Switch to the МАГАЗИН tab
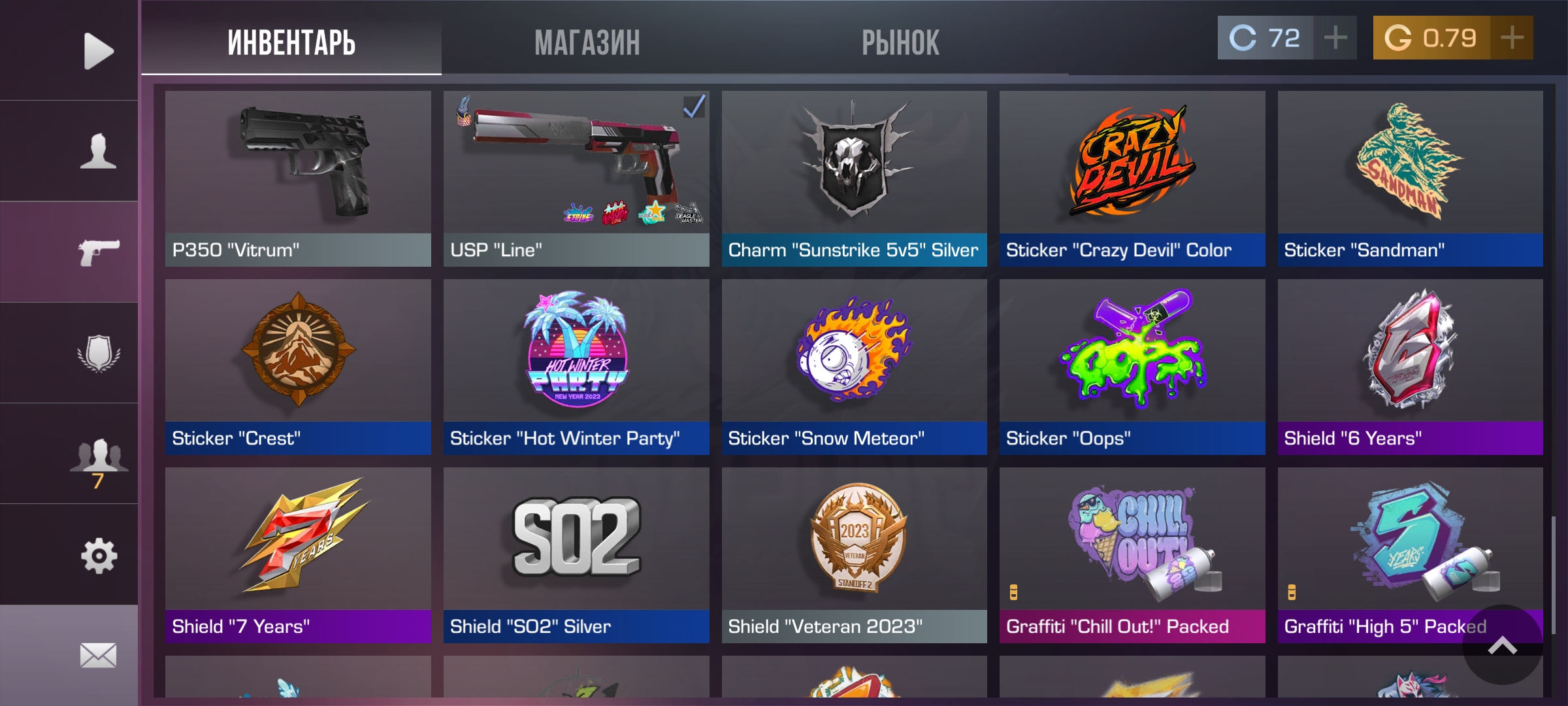 point(587,43)
